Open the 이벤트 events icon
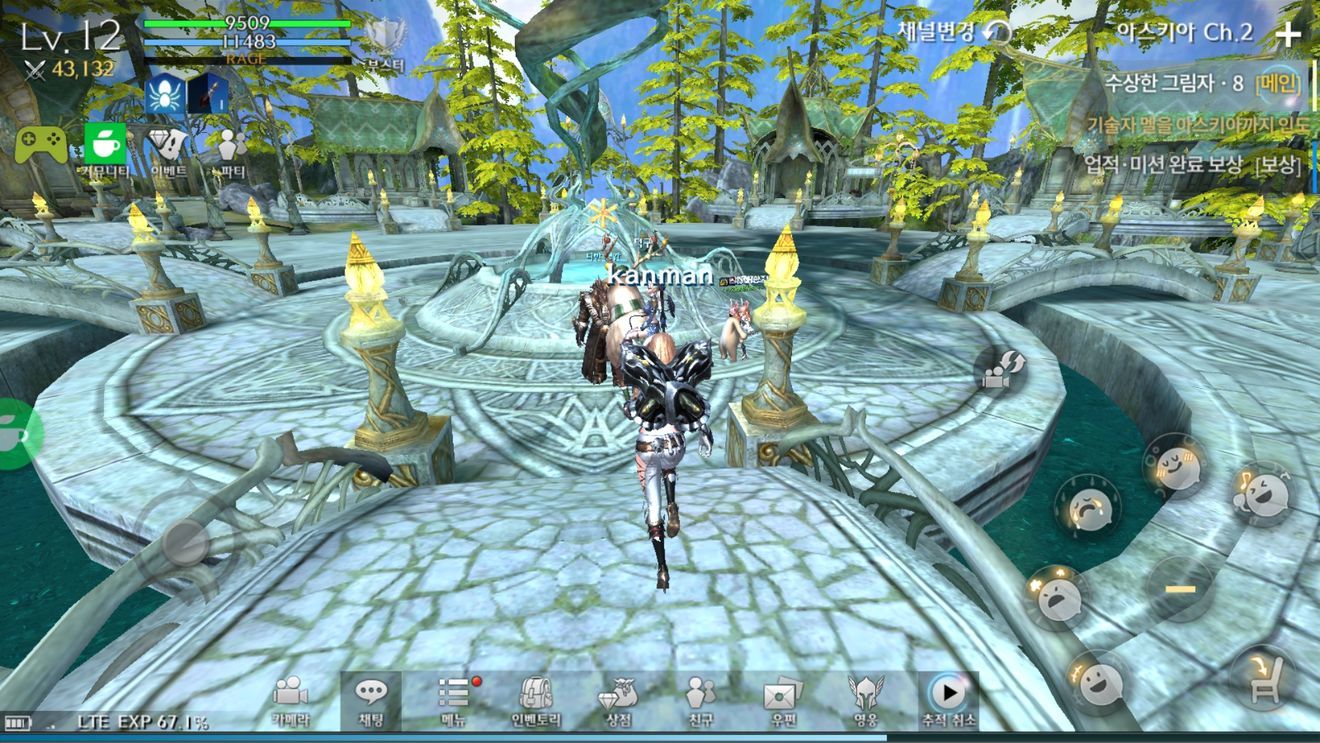 169,148
